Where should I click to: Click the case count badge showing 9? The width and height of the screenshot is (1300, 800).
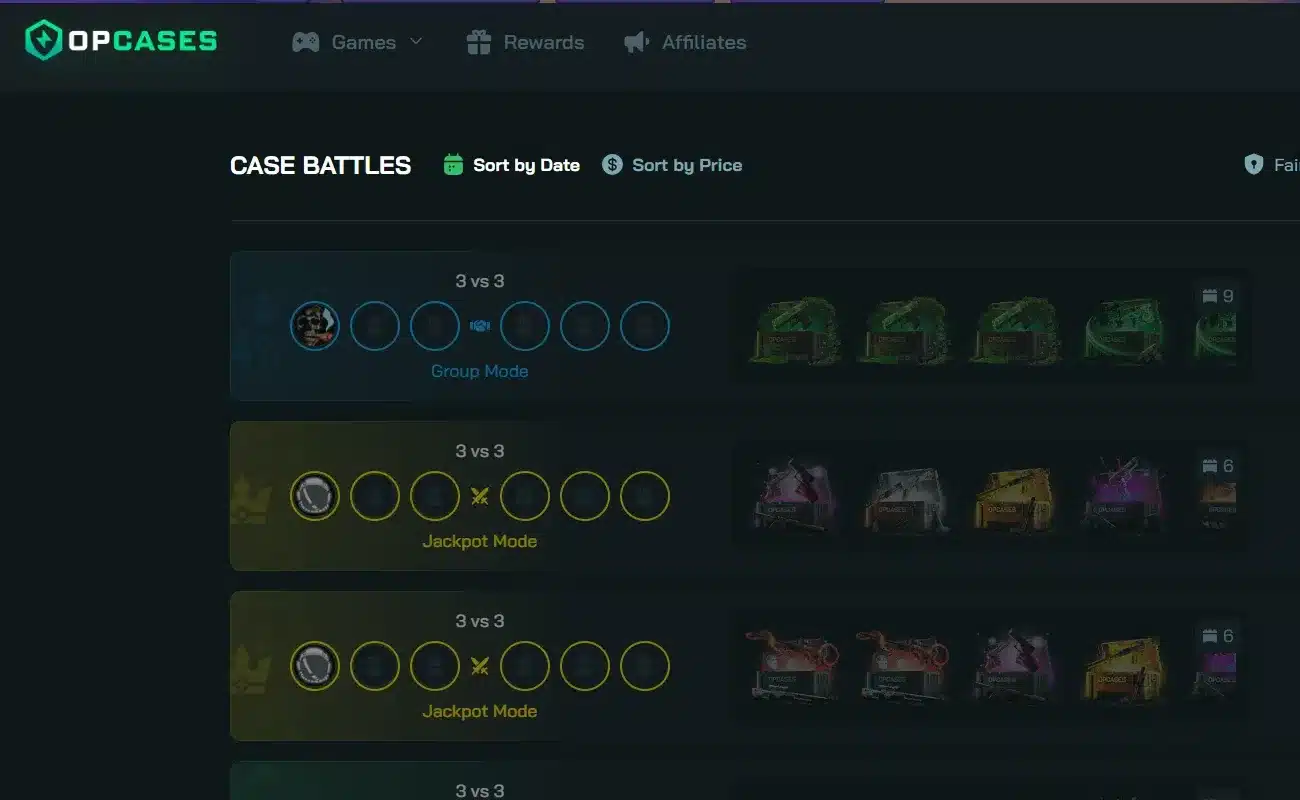click(x=1216, y=294)
